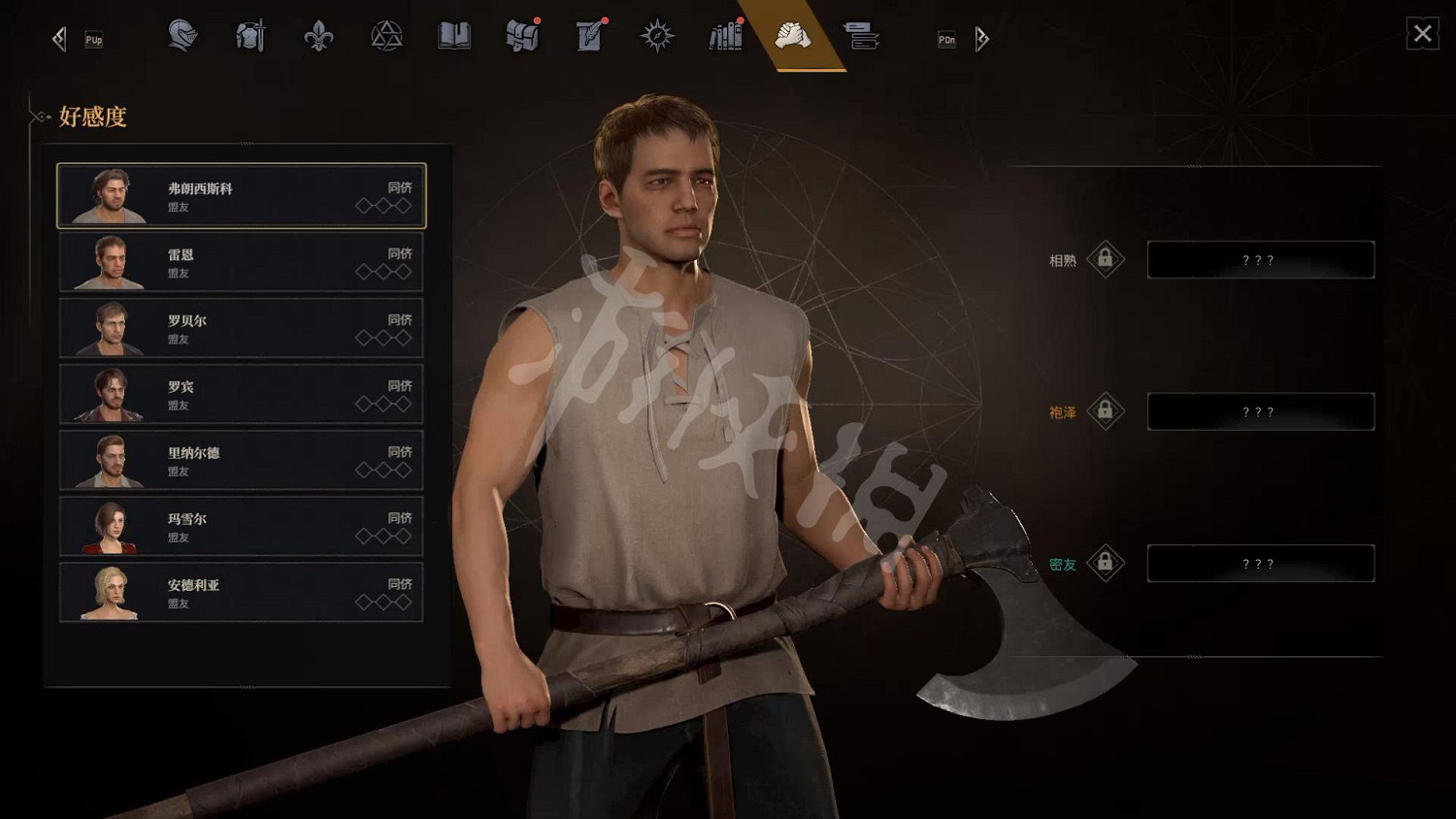Open the fleur-de-lis tab
The width and height of the screenshot is (1456, 819).
tap(318, 37)
